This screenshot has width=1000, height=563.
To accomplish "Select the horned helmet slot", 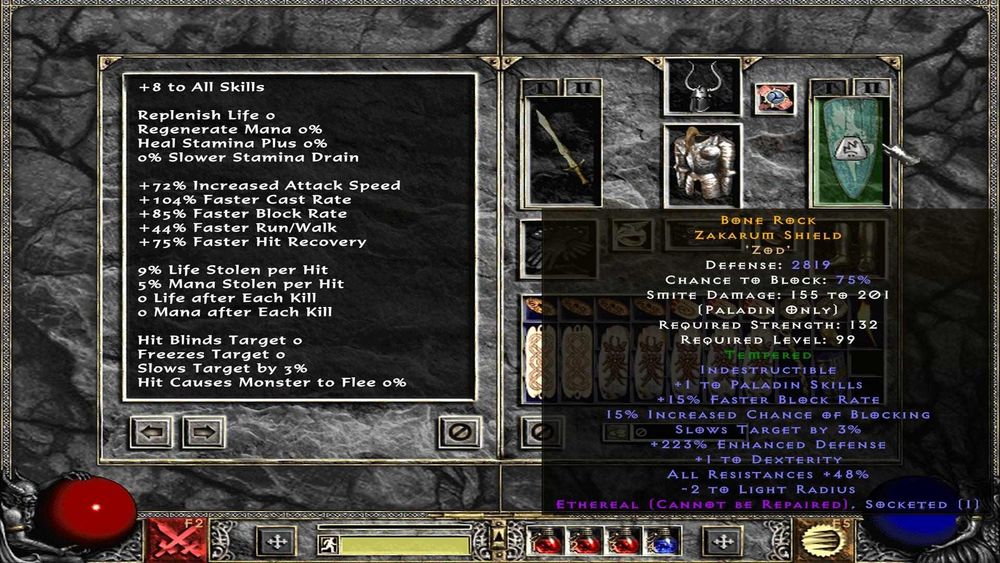I will click(x=703, y=87).
